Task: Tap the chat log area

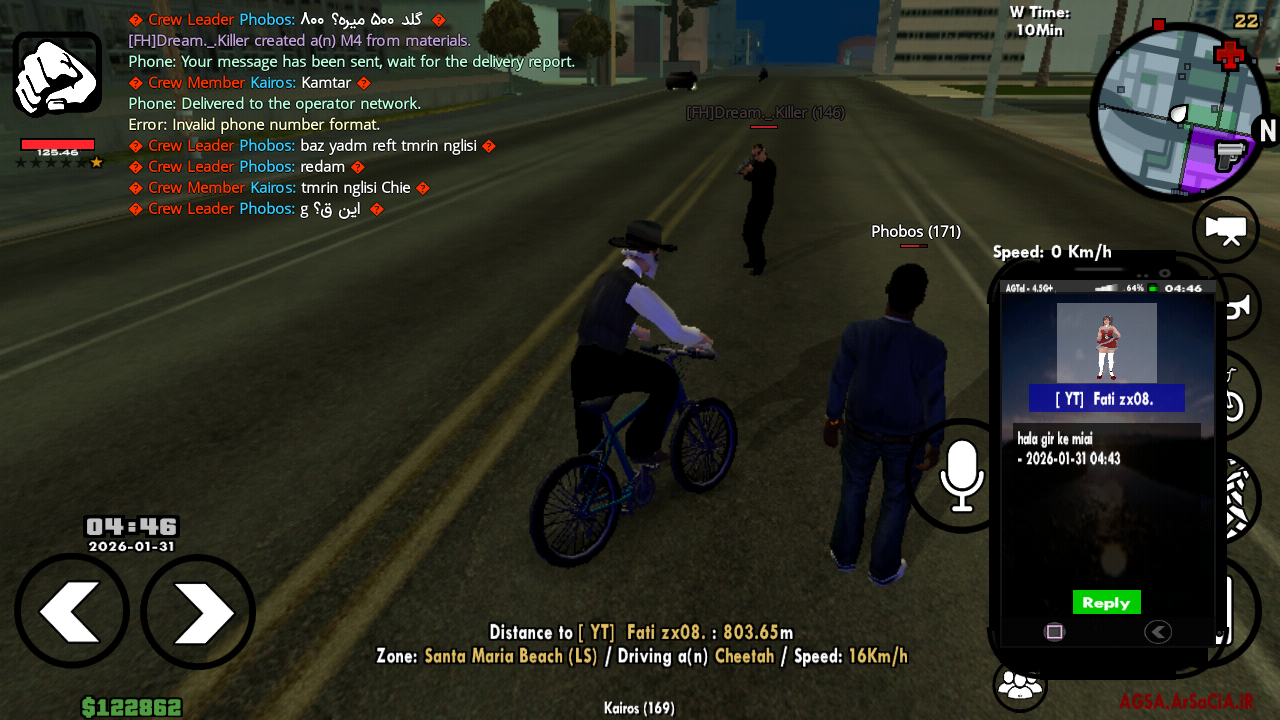Action: click(x=350, y=114)
